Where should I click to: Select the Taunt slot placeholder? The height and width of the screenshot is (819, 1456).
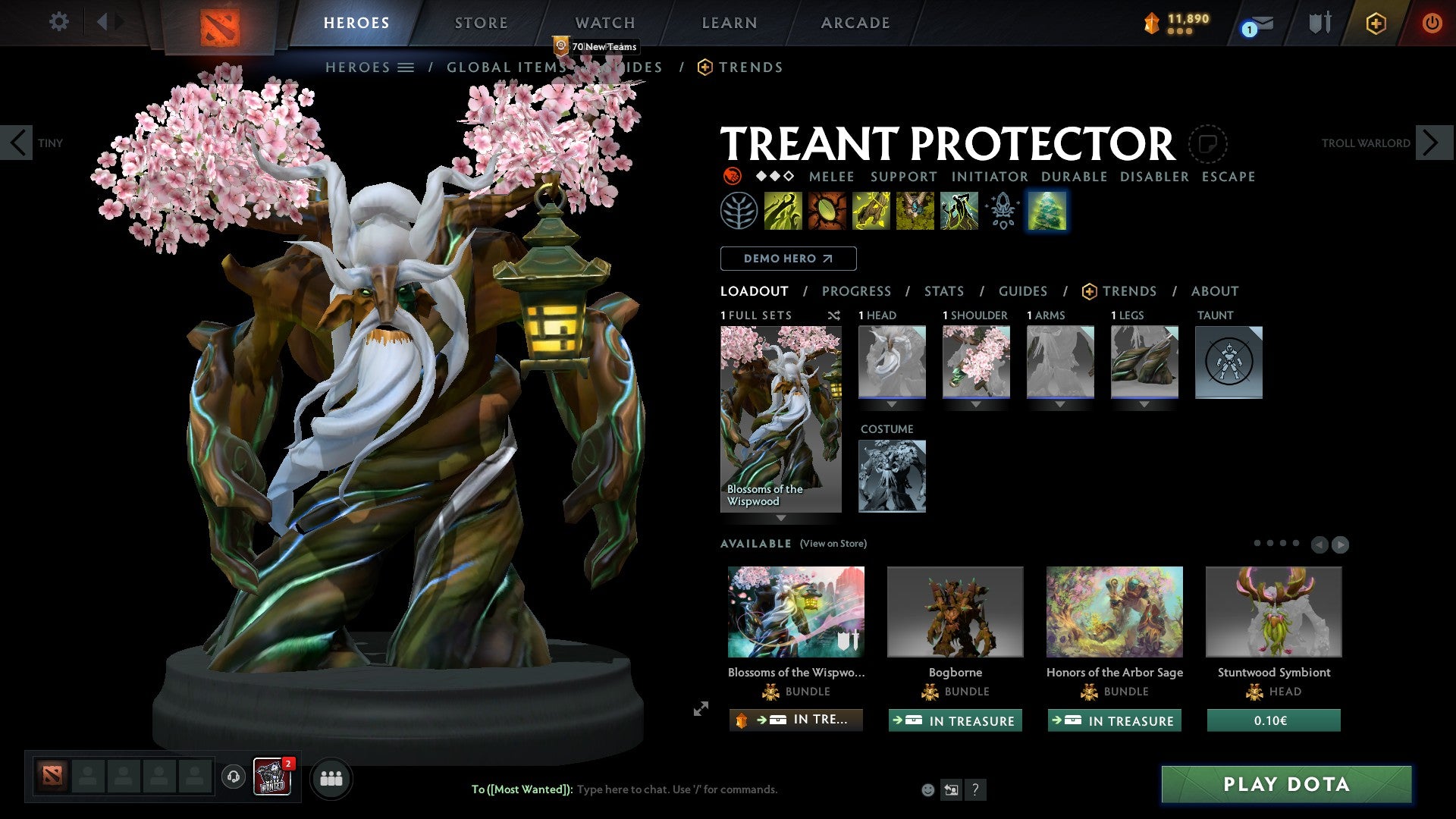1228,362
